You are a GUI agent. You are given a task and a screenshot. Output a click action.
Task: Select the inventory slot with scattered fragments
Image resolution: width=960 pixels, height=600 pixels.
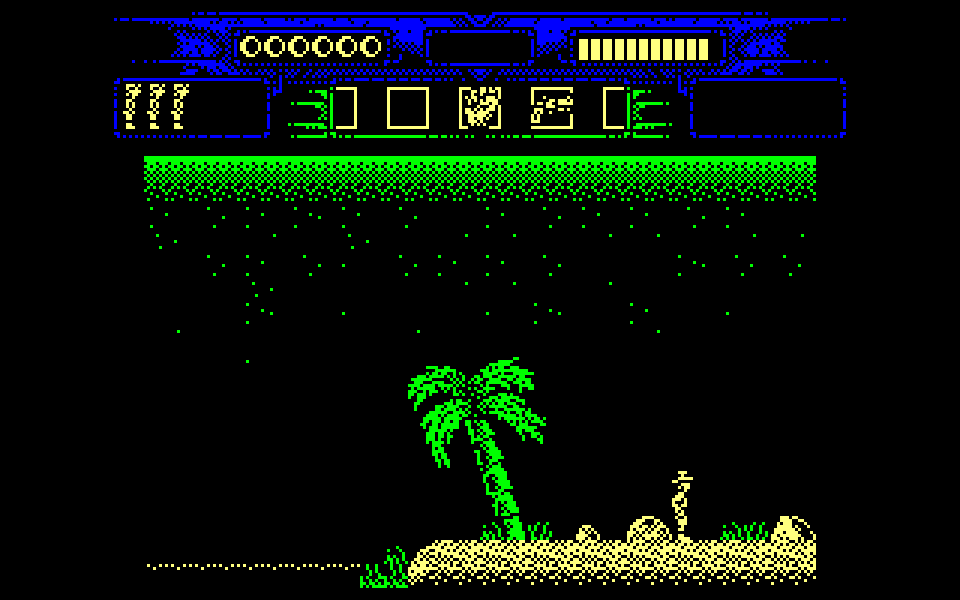(552, 108)
